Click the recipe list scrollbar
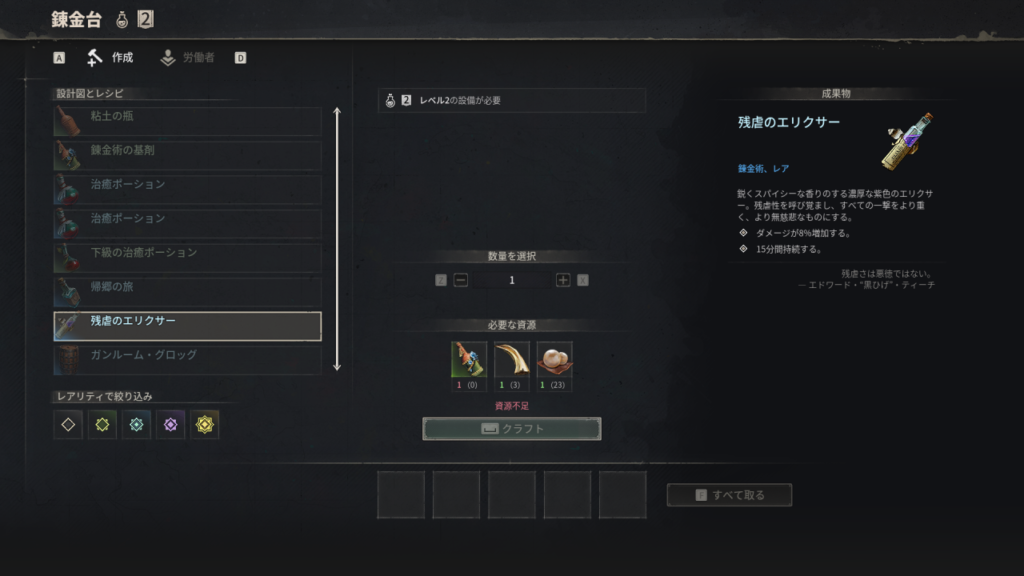The height and width of the screenshot is (576, 1024). pos(337,238)
